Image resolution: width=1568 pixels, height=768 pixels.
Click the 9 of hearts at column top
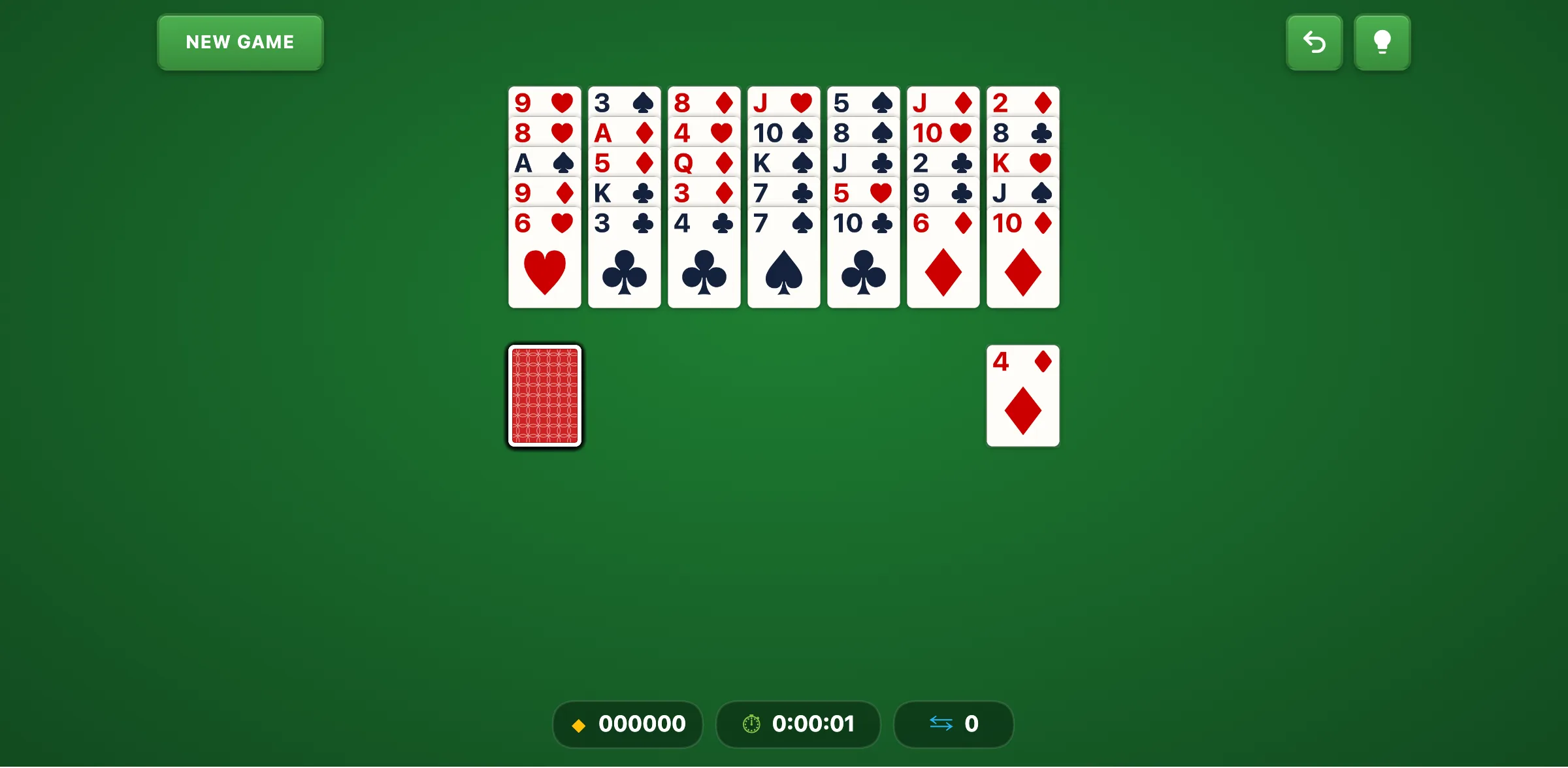point(544,102)
